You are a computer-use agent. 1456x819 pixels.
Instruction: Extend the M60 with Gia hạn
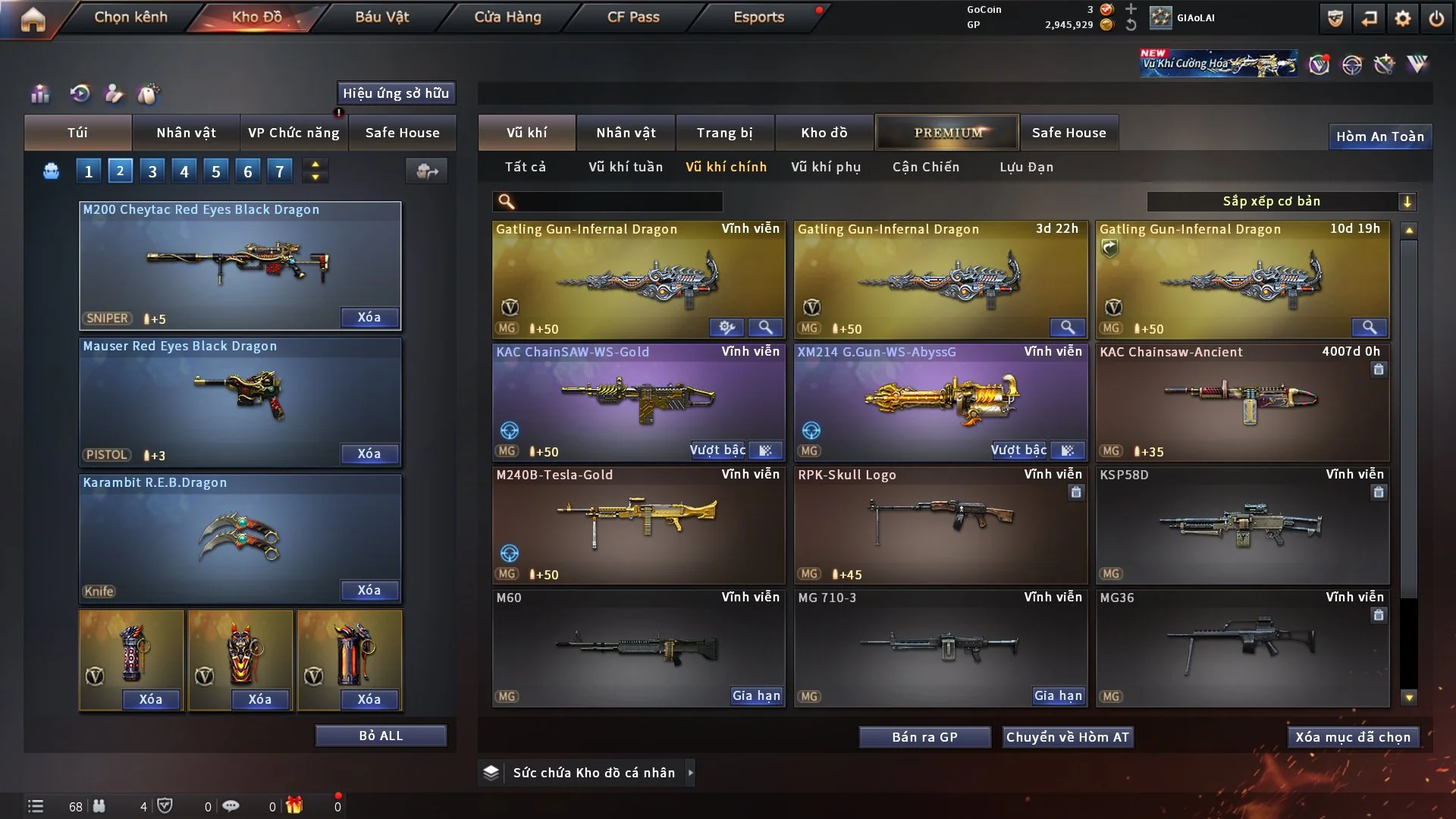[x=756, y=695]
